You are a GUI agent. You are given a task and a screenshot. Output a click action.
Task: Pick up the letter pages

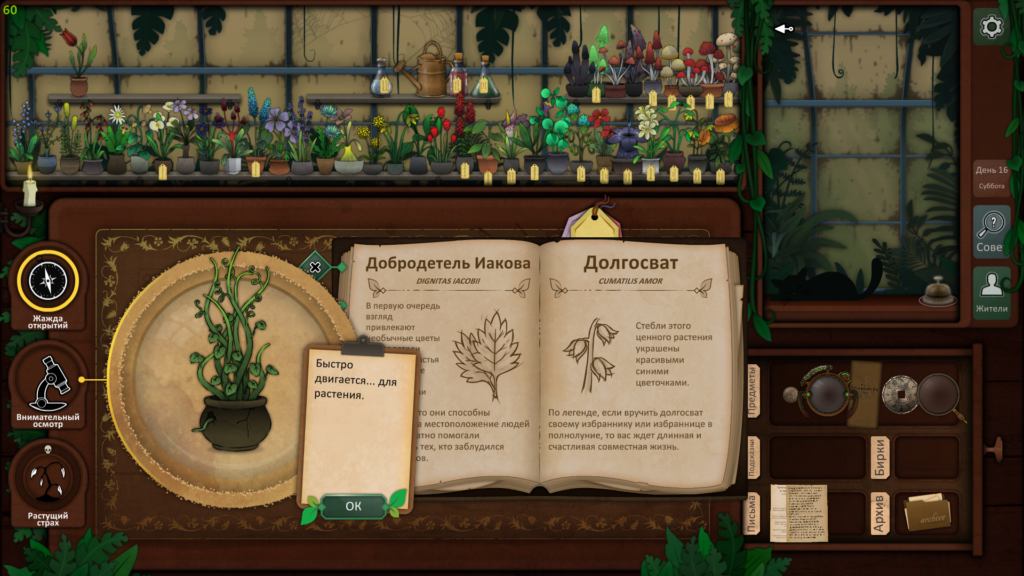[x=798, y=512]
